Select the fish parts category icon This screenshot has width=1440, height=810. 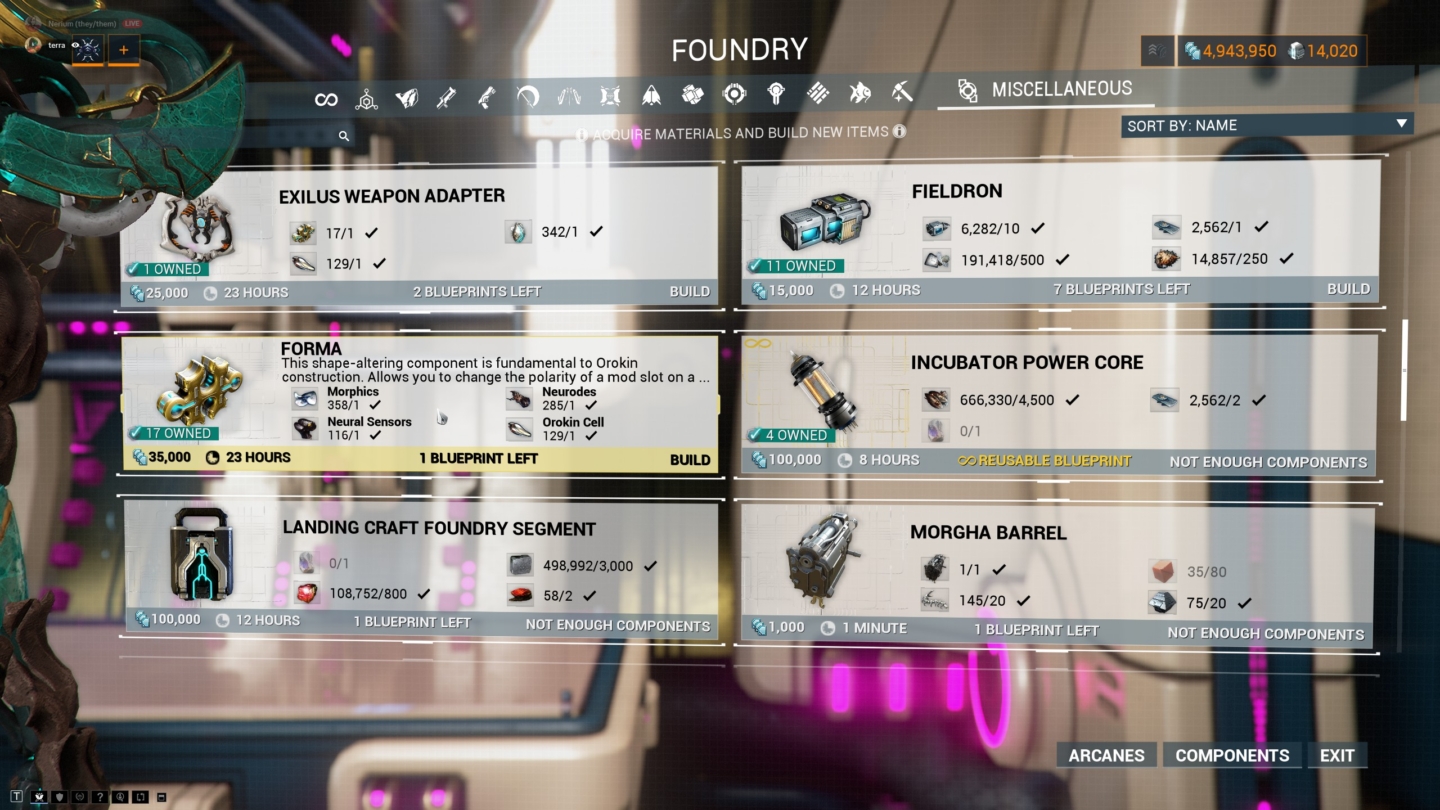point(858,94)
